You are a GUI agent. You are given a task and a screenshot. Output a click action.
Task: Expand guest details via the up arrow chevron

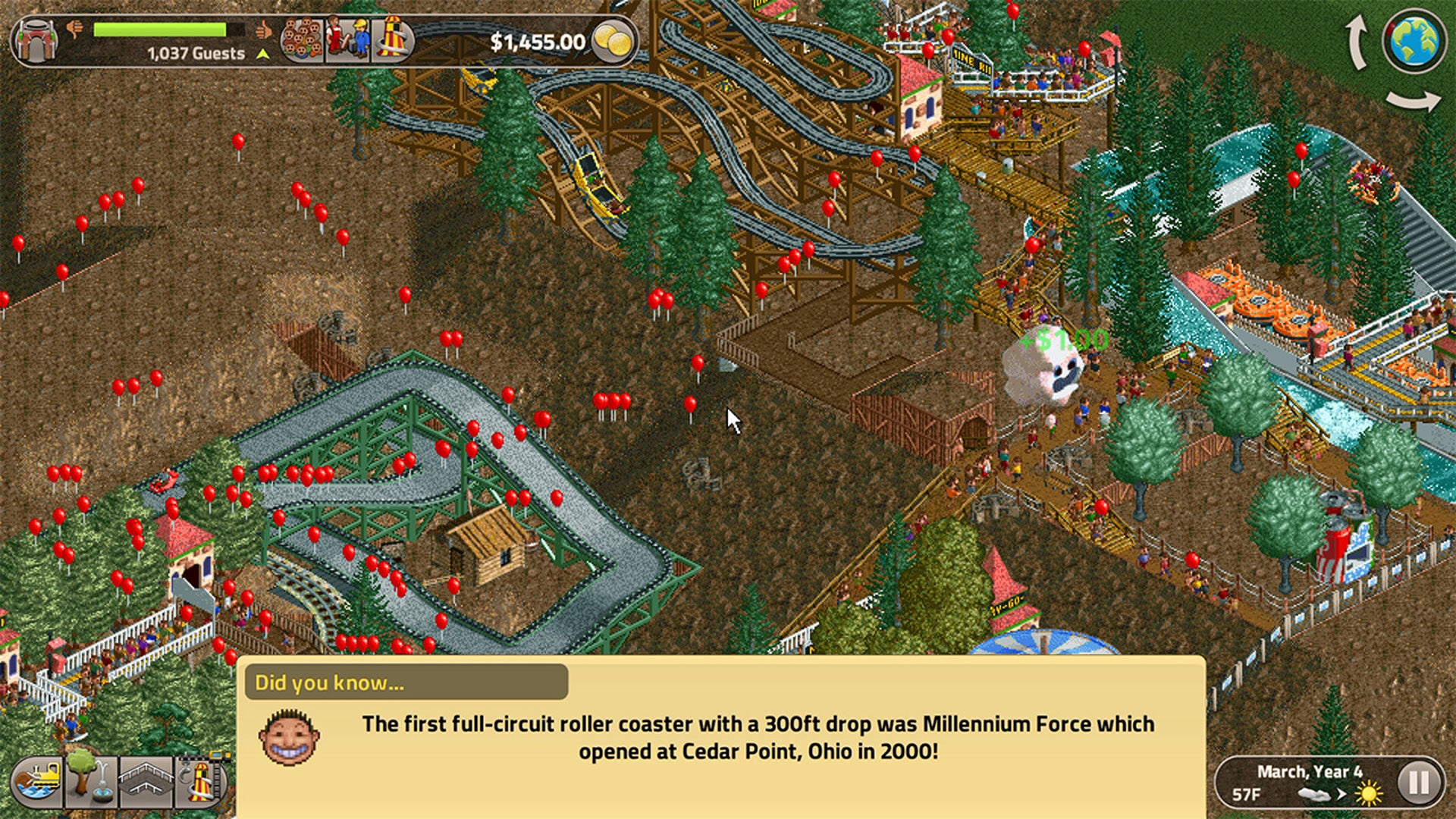click(262, 53)
